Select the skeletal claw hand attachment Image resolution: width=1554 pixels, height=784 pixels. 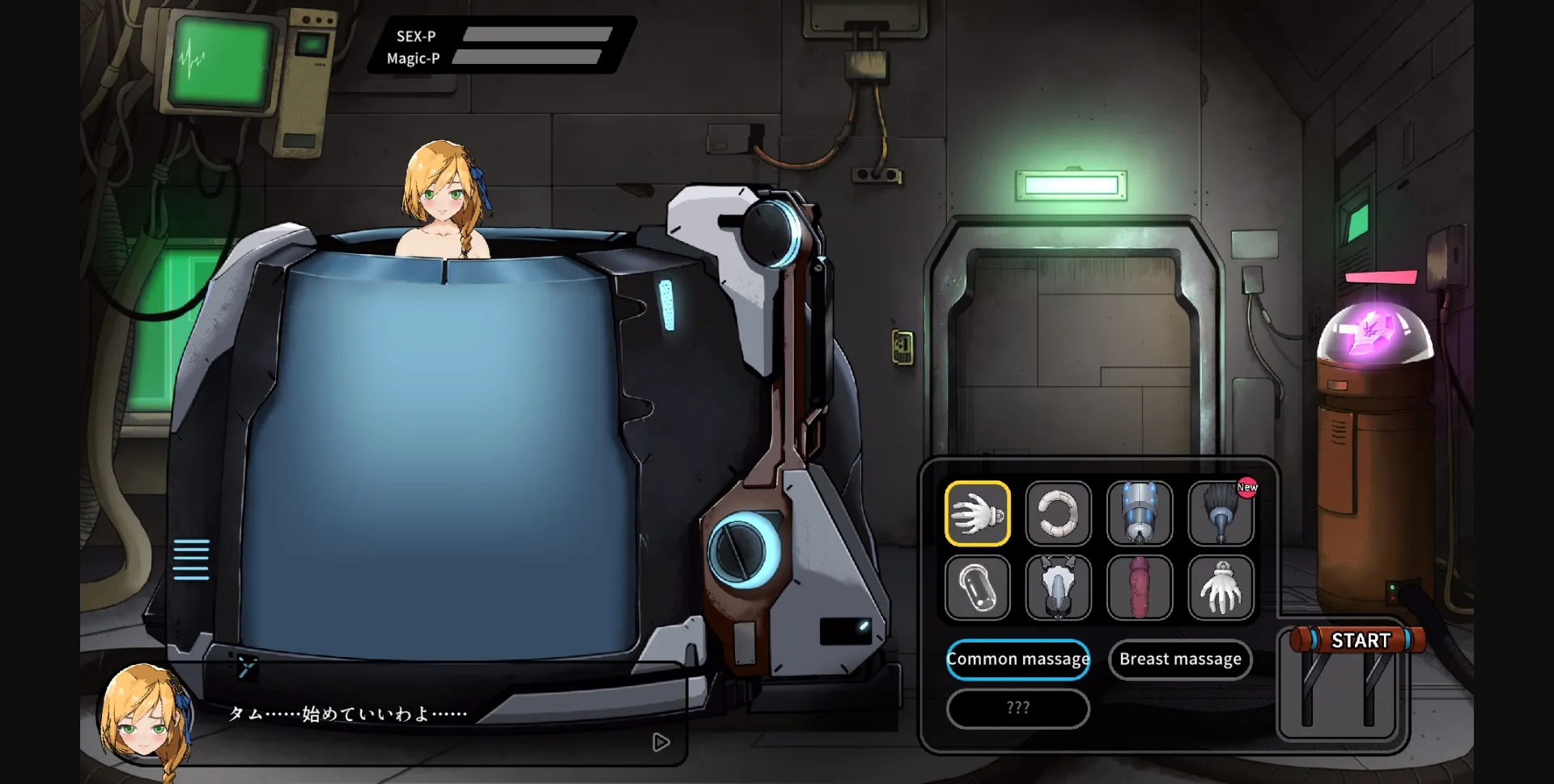click(1222, 587)
